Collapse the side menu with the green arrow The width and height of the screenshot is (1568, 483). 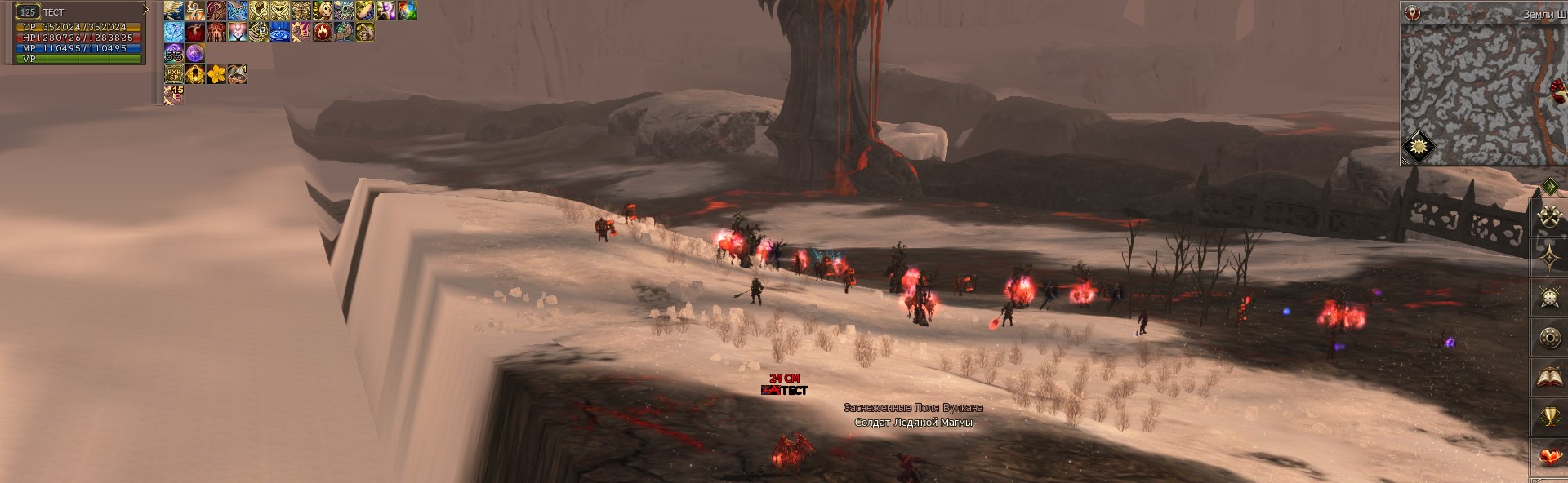click(1550, 187)
